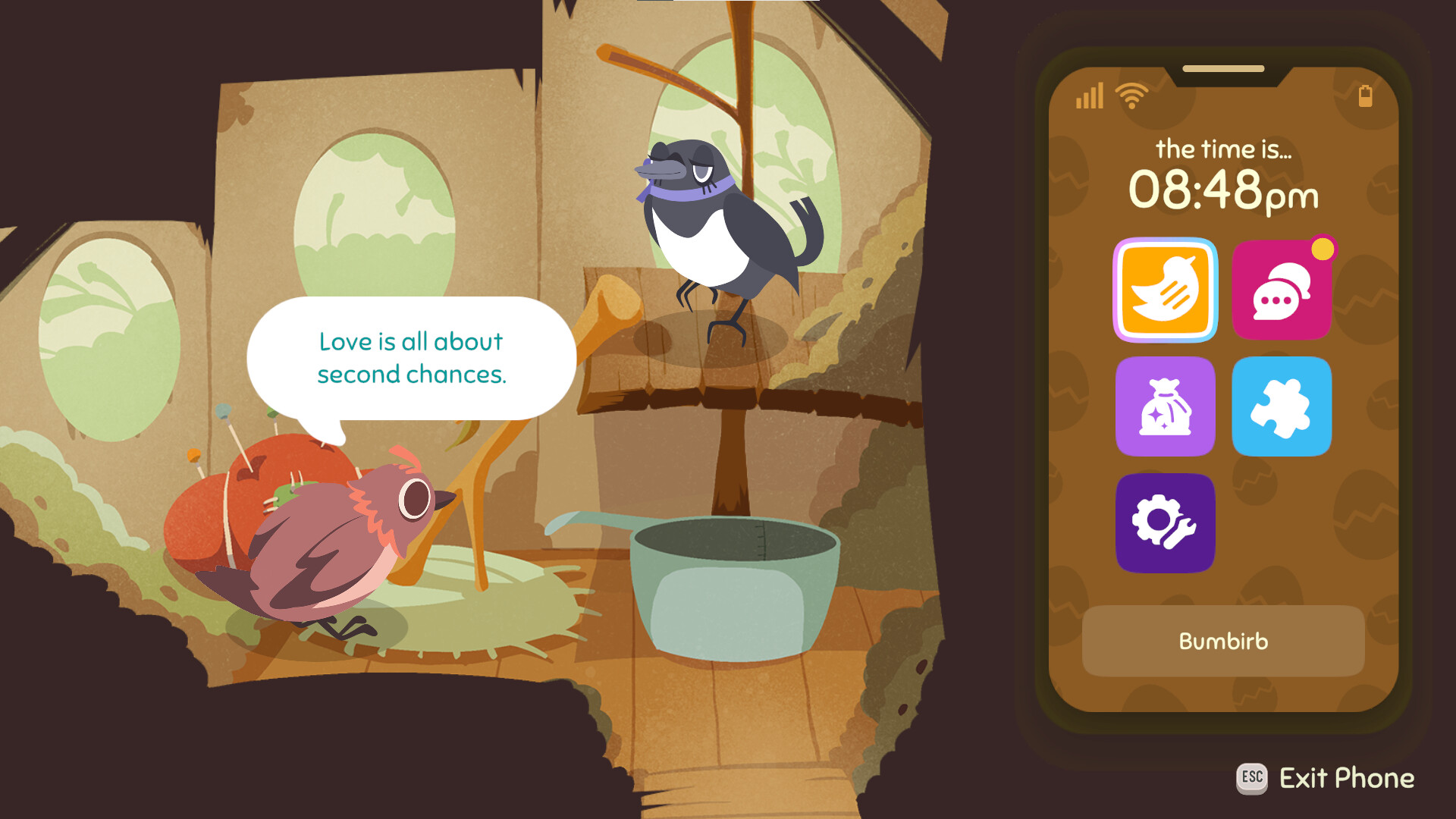The image size is (1456, 819).
Task: Click the cellular signal bars
Action: pos(1090,97)
